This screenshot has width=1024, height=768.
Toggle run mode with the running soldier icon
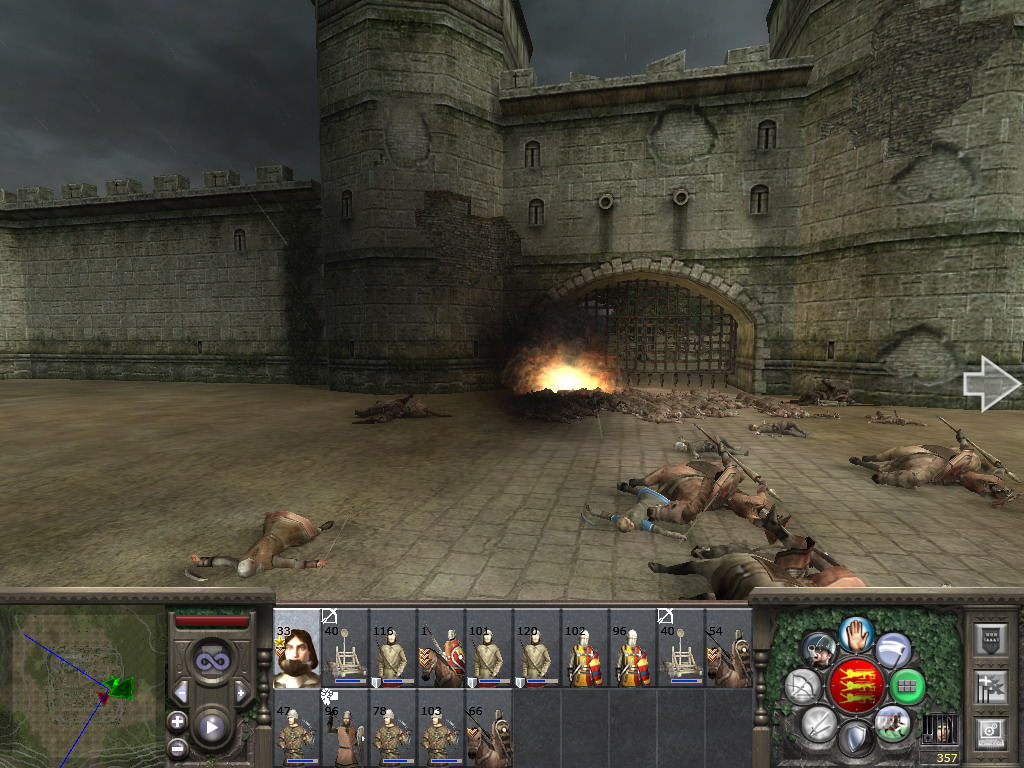tap(892, 722)
